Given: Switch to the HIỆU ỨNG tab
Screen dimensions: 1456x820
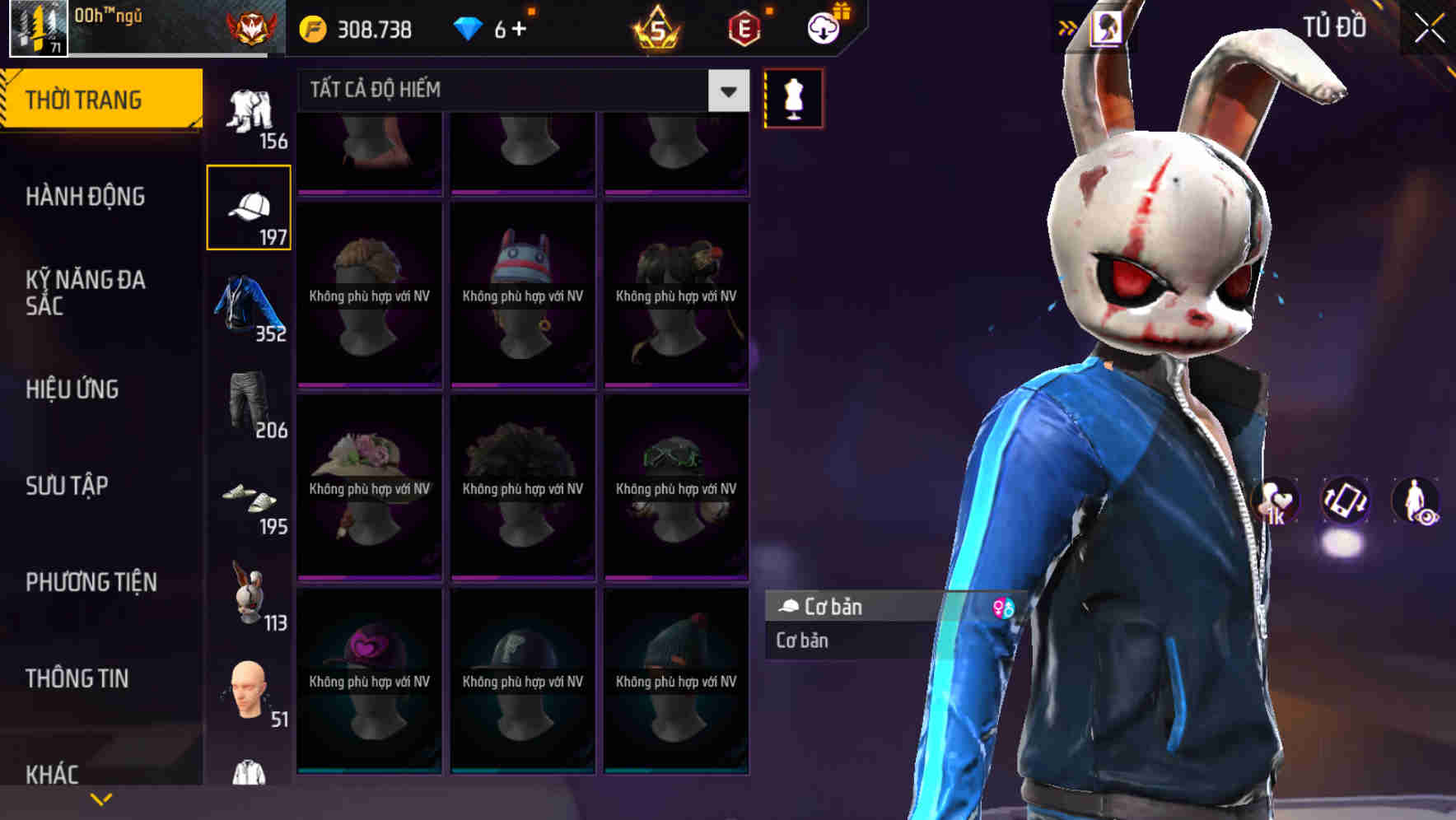Looking at the screenshot, I should pos(74,389).
